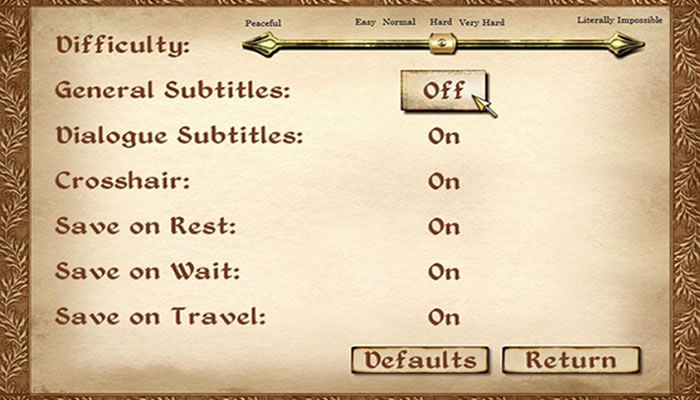
Task: Toggle the General Subtitles Off button
Action: (443, 90)
